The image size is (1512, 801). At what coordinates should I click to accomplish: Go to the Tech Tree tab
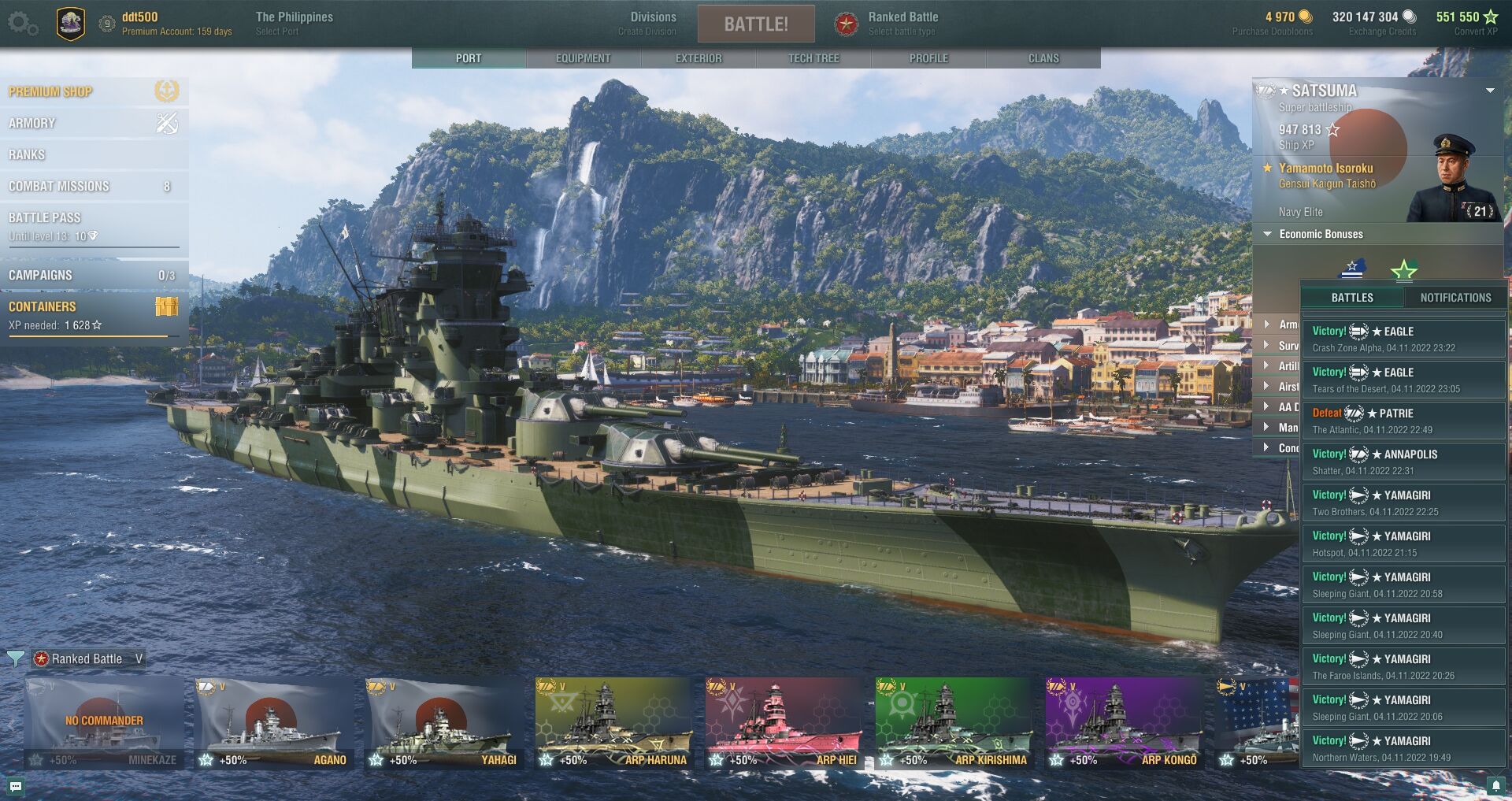(813, 58)
